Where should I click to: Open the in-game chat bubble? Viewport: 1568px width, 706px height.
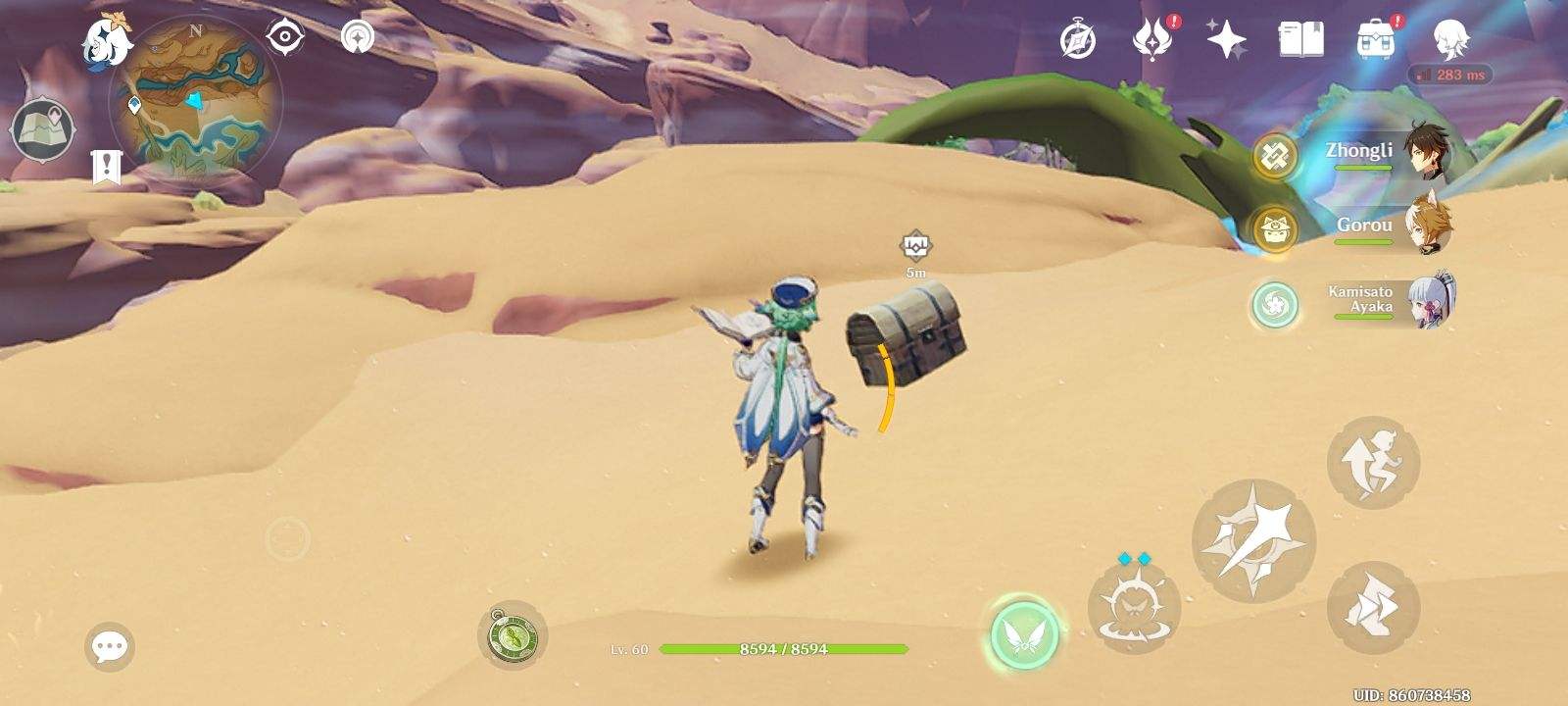(x=110, y=644)
